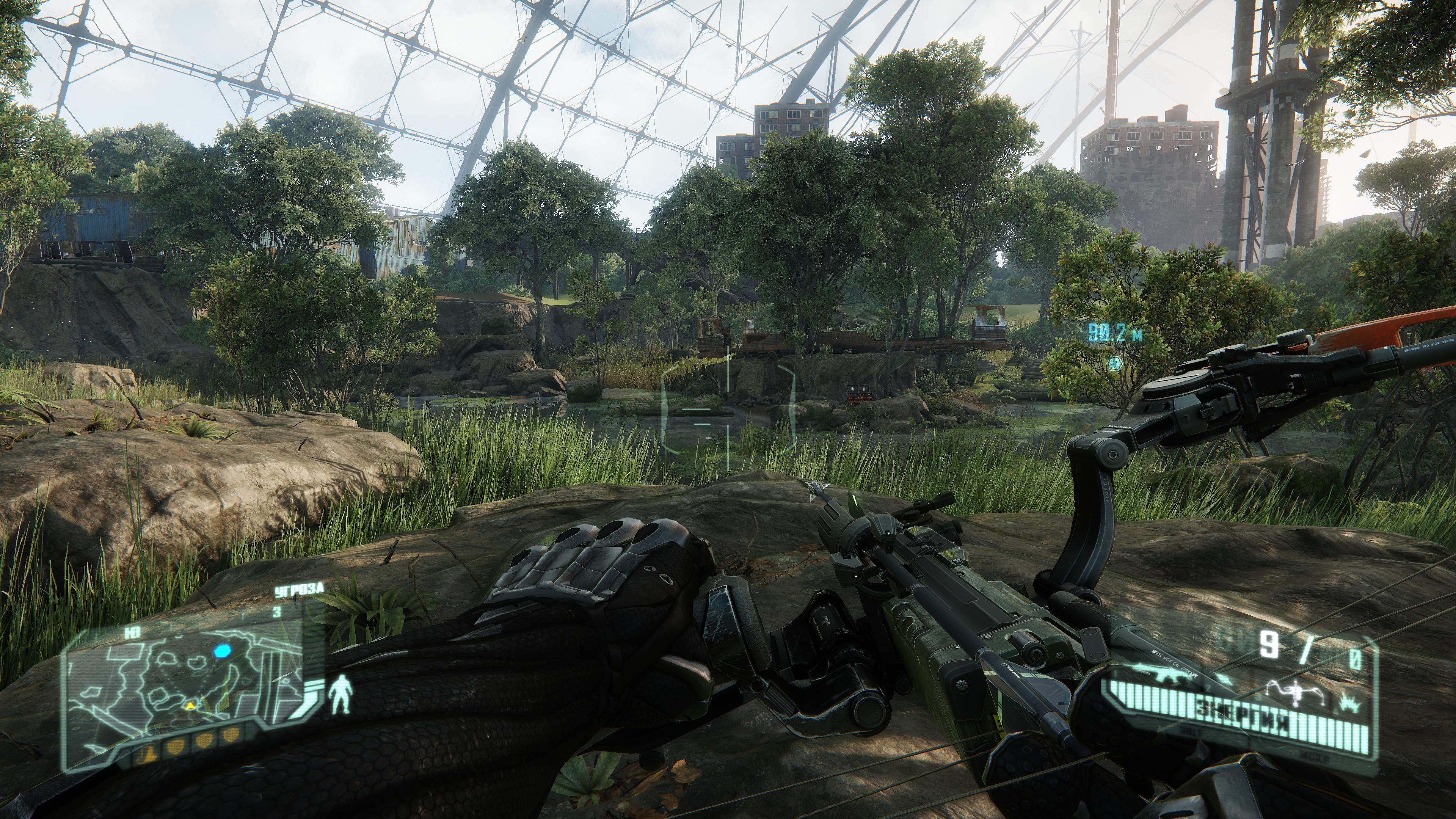Click the nanosuit stance silhouette icon
The width and height of the screenshot is (1456, 819).
[x=341, y=694]
